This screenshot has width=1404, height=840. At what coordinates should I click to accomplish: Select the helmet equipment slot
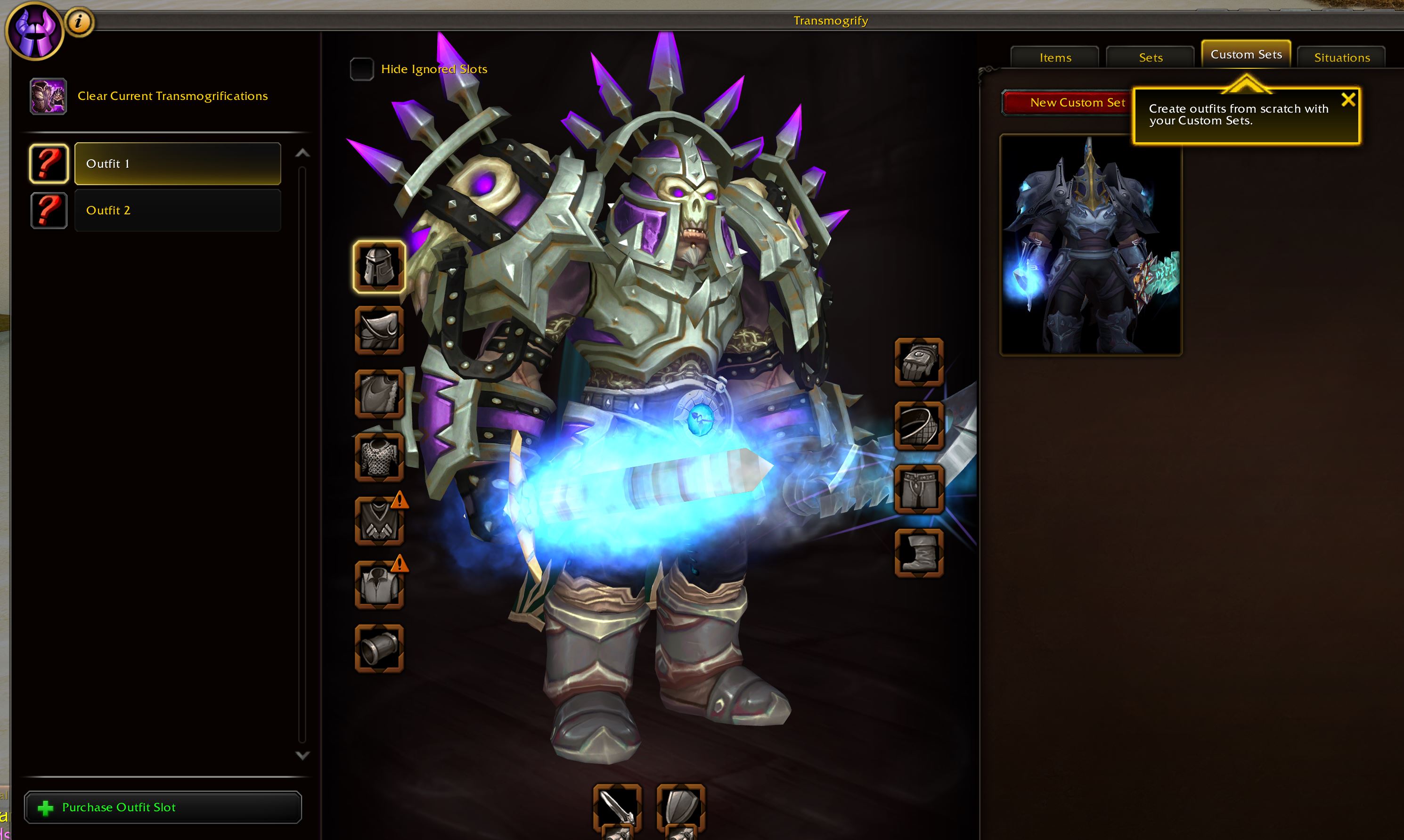[x=379, y=267]
